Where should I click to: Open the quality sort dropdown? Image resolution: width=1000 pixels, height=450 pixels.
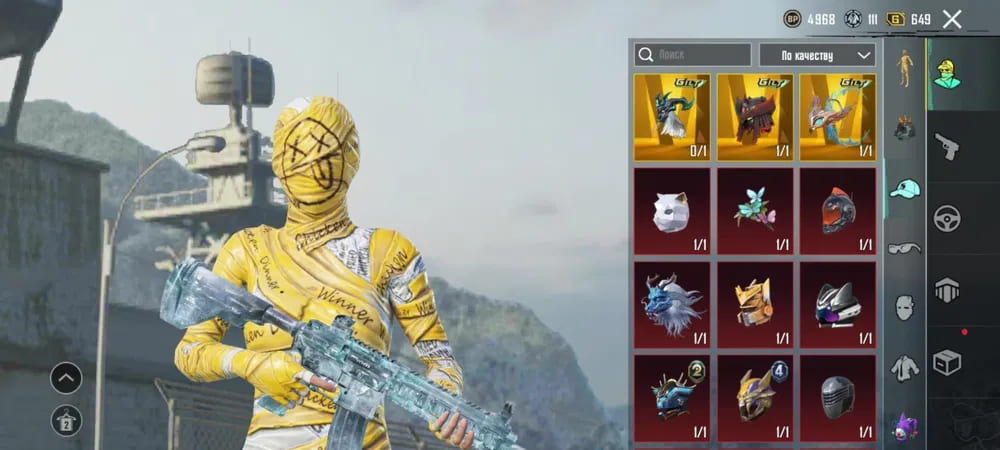(x=817, y=54)
